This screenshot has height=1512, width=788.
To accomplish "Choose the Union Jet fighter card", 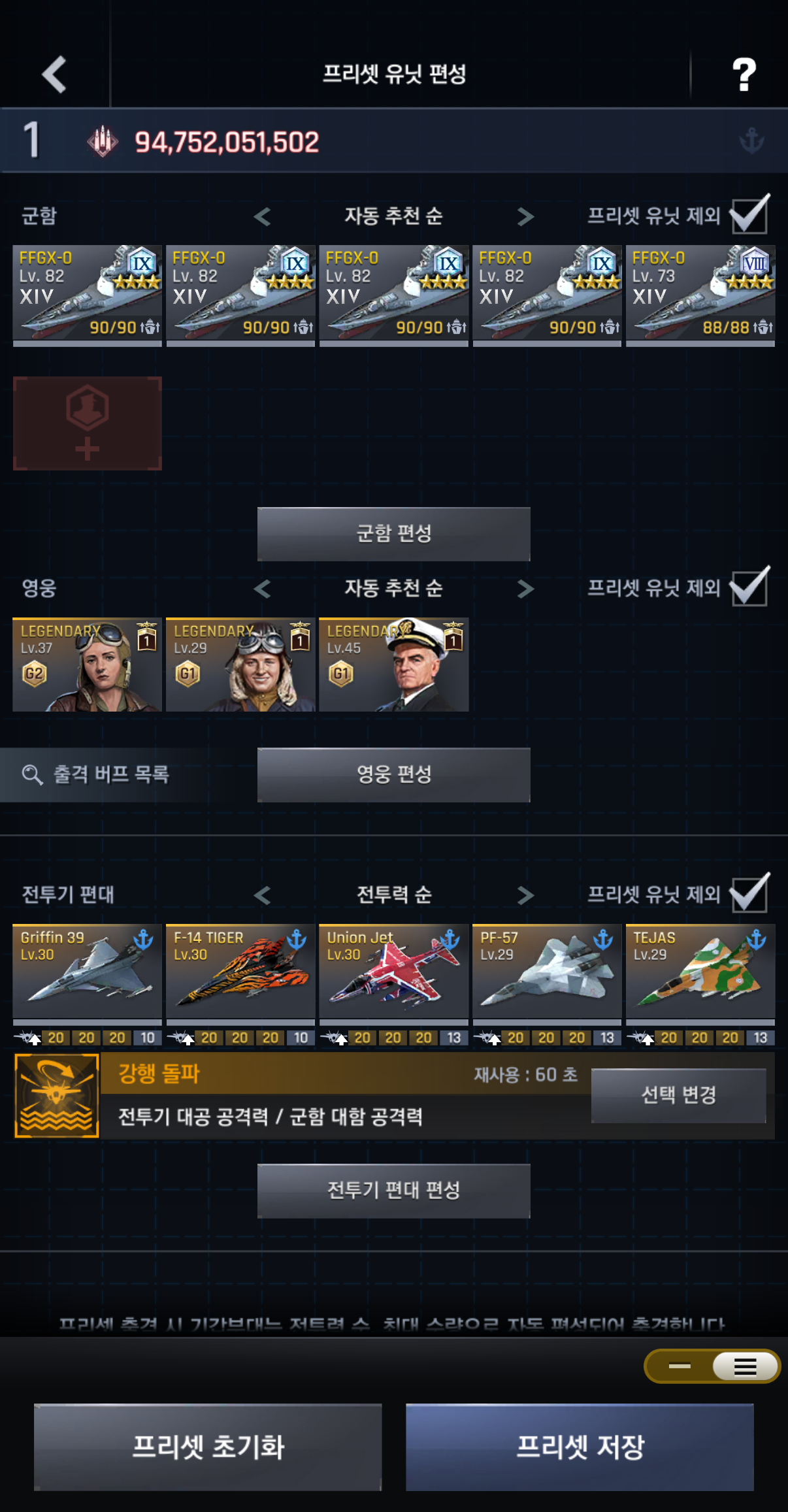I will click(x=393, y=972).
